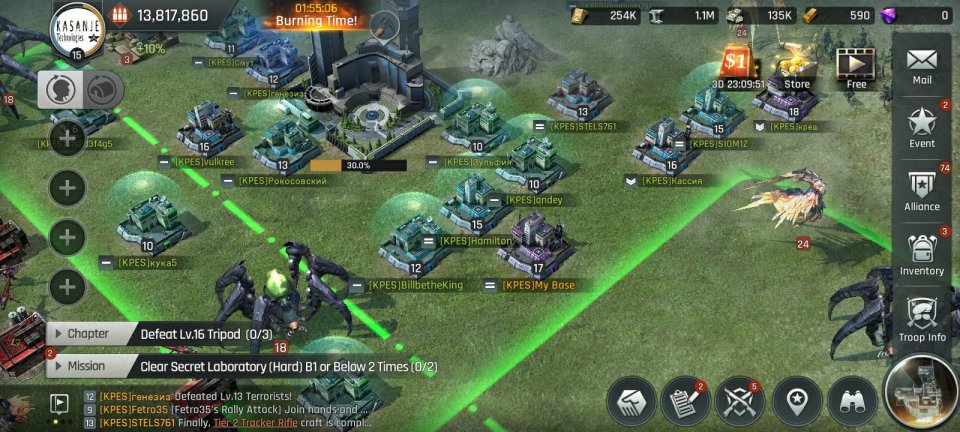Open the Event menu
This screenshot has width=960, height=432.
click(x=922, y=128)
